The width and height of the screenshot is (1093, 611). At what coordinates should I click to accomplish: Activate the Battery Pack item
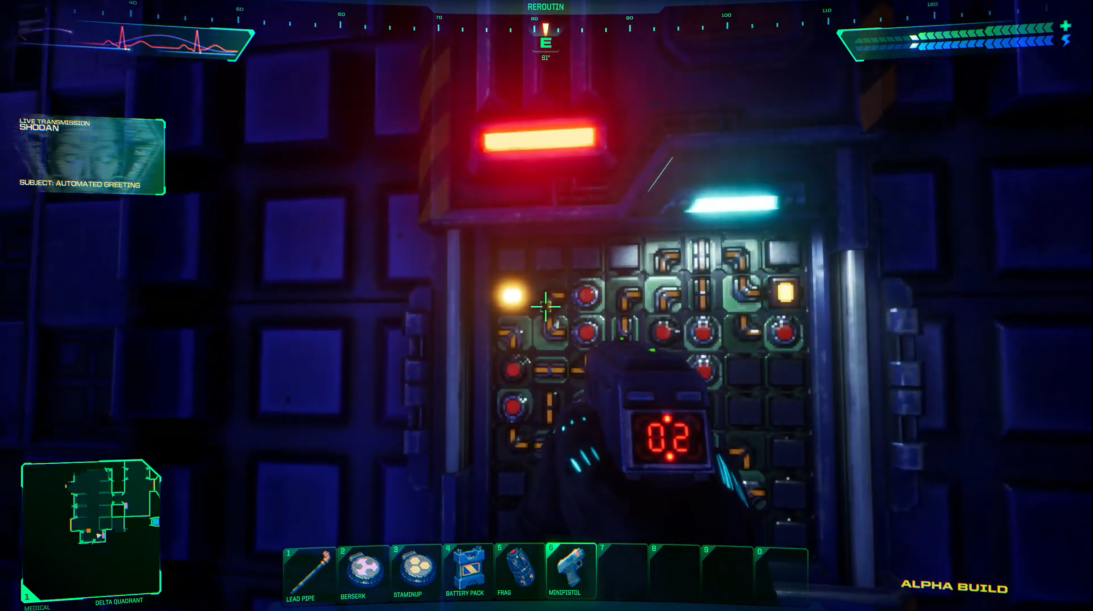[x=466, y=571]
